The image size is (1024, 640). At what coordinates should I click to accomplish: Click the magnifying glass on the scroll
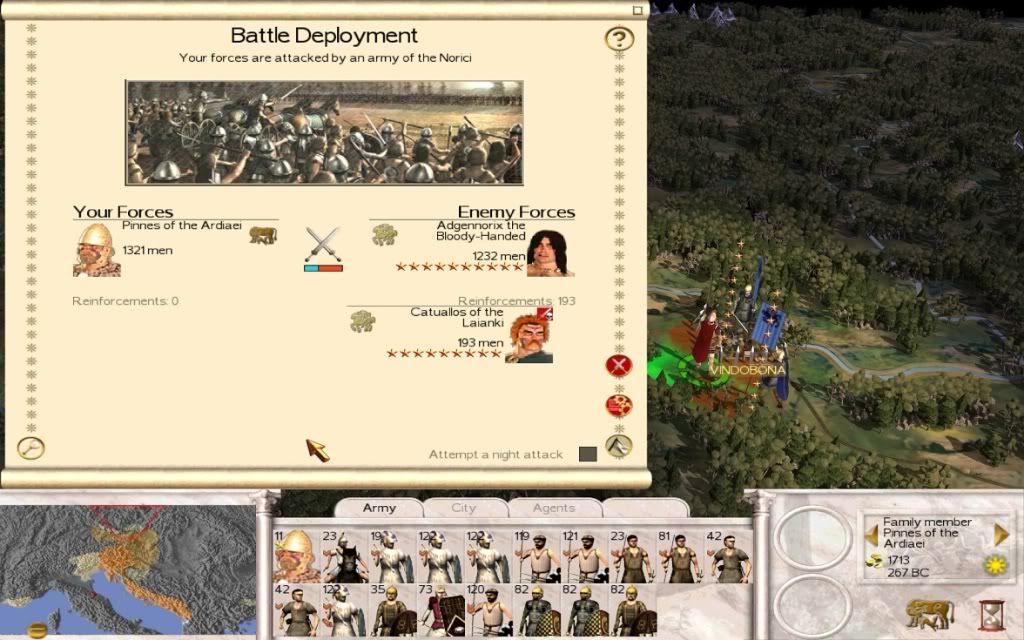coord(31,449)
